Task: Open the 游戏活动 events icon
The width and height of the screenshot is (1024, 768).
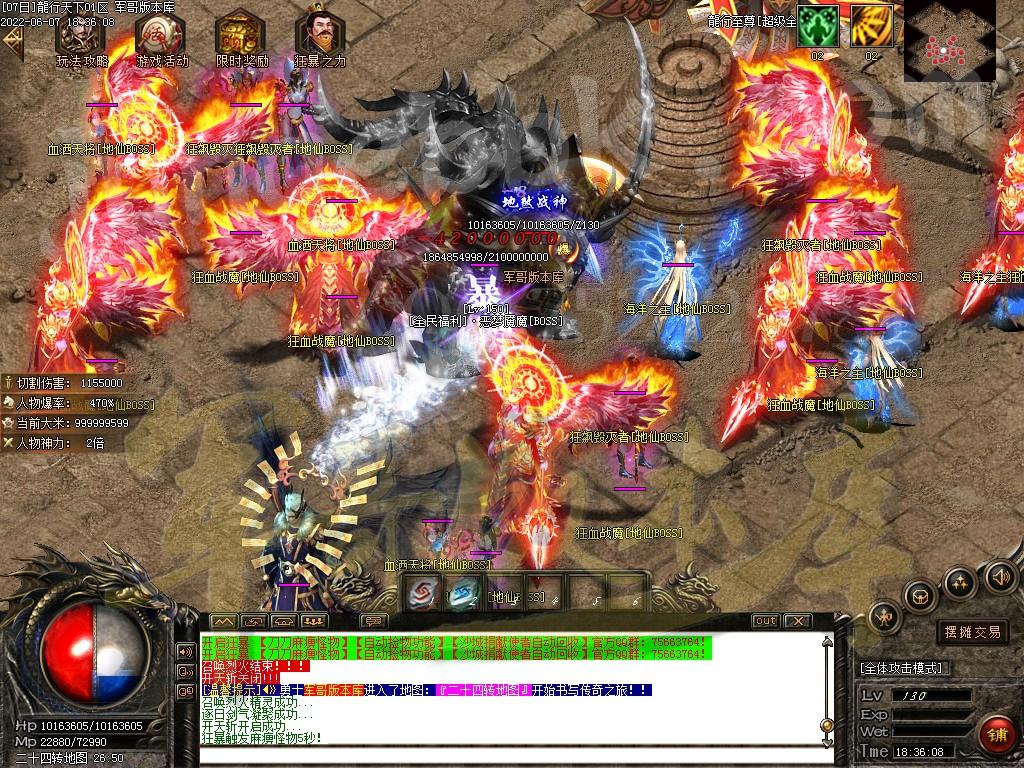Action: (x=161, y=36)
